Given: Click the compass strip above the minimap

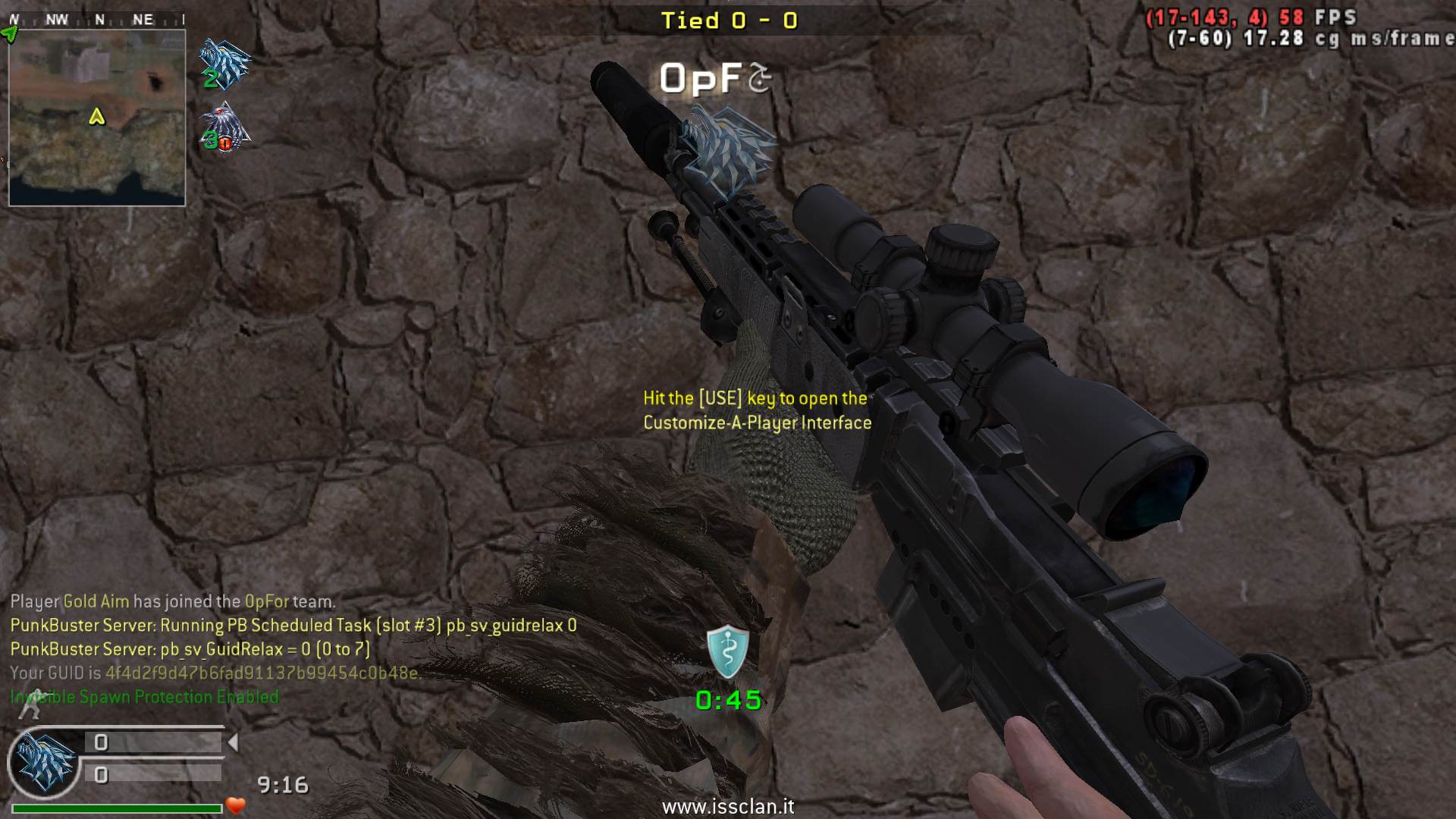Looking at the screenshot, I should coord(97,20).
